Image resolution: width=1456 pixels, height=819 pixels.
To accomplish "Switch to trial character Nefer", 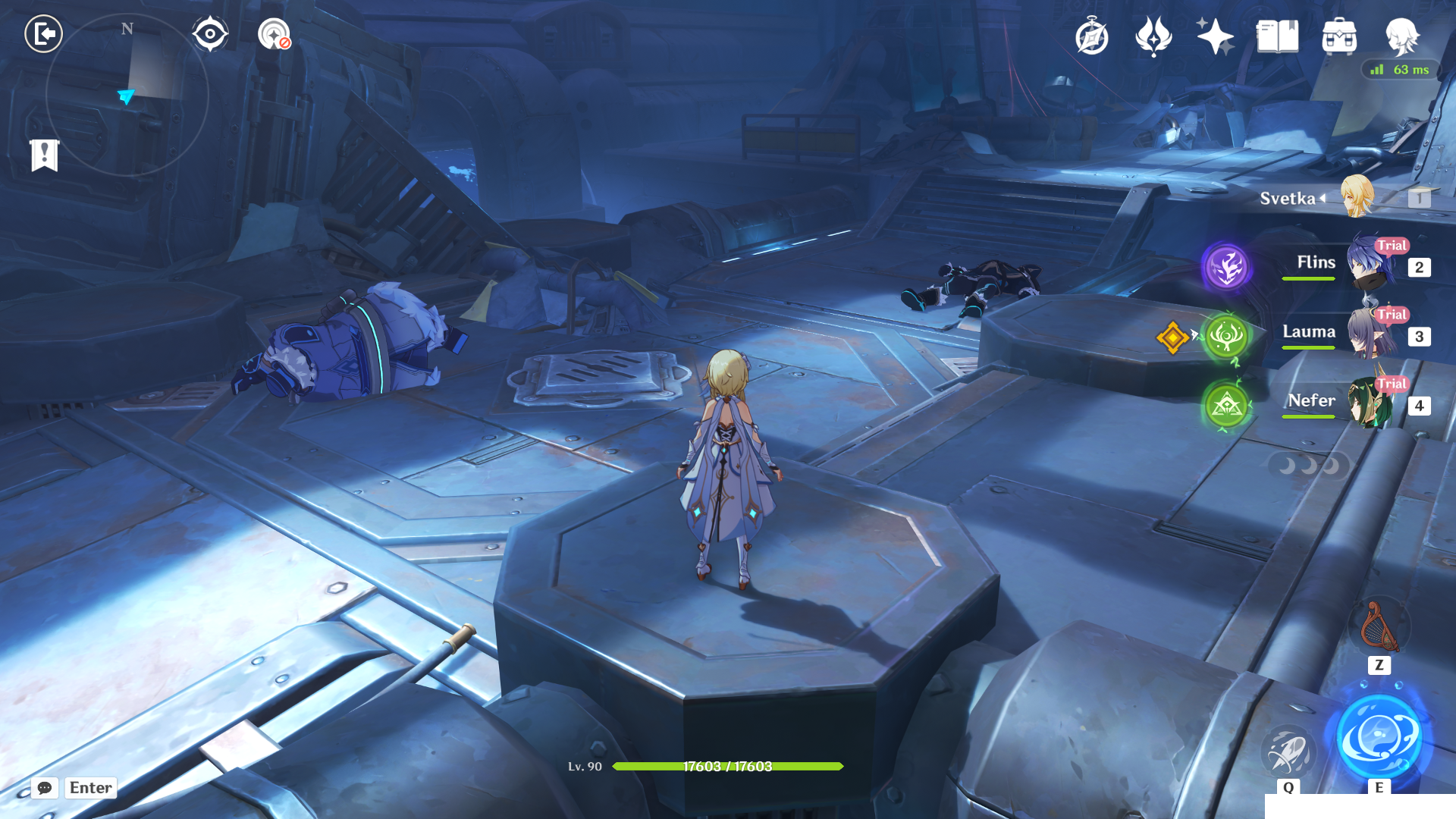I will pyautogui.click(x=1369, y=403).
